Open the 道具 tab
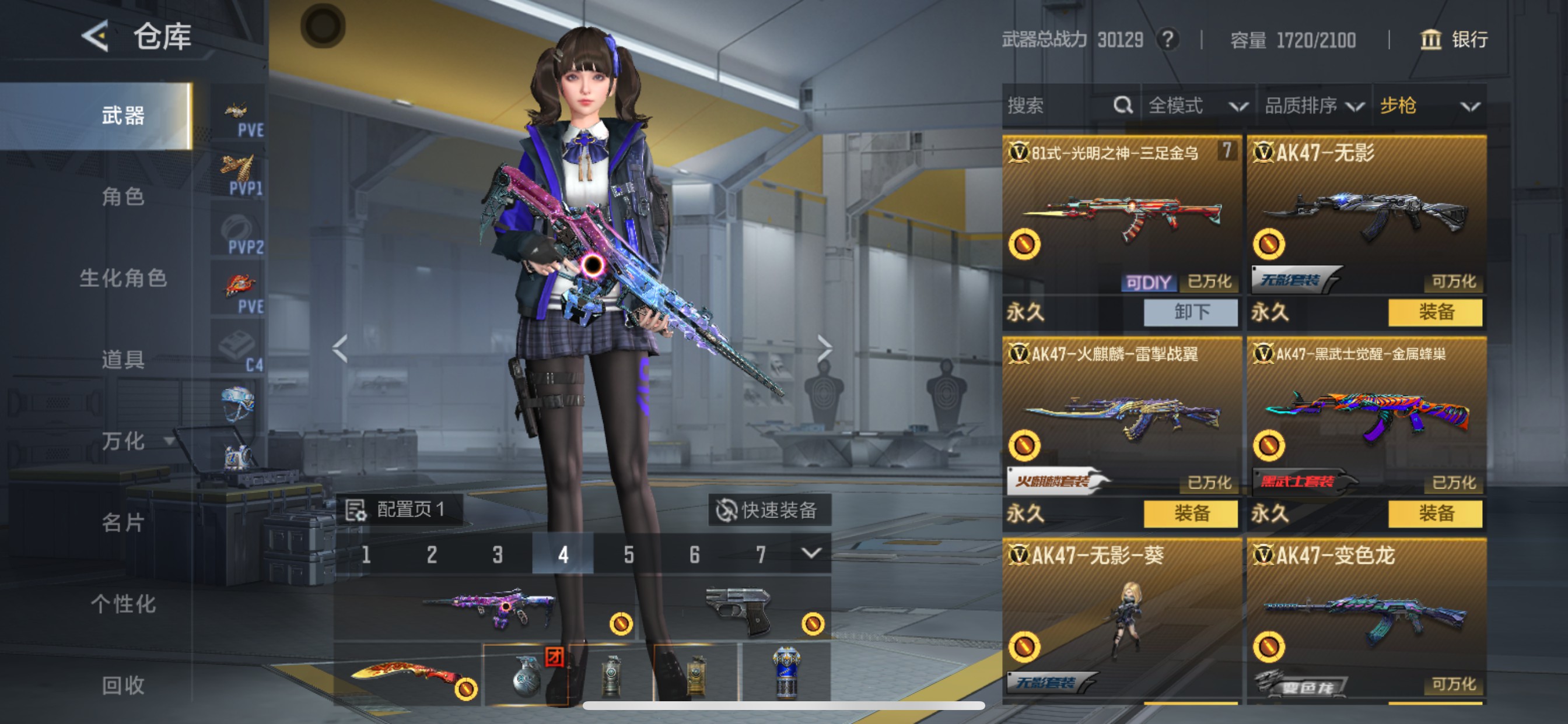The height and width of the screenshot is (724, 1568). point(123,360)
